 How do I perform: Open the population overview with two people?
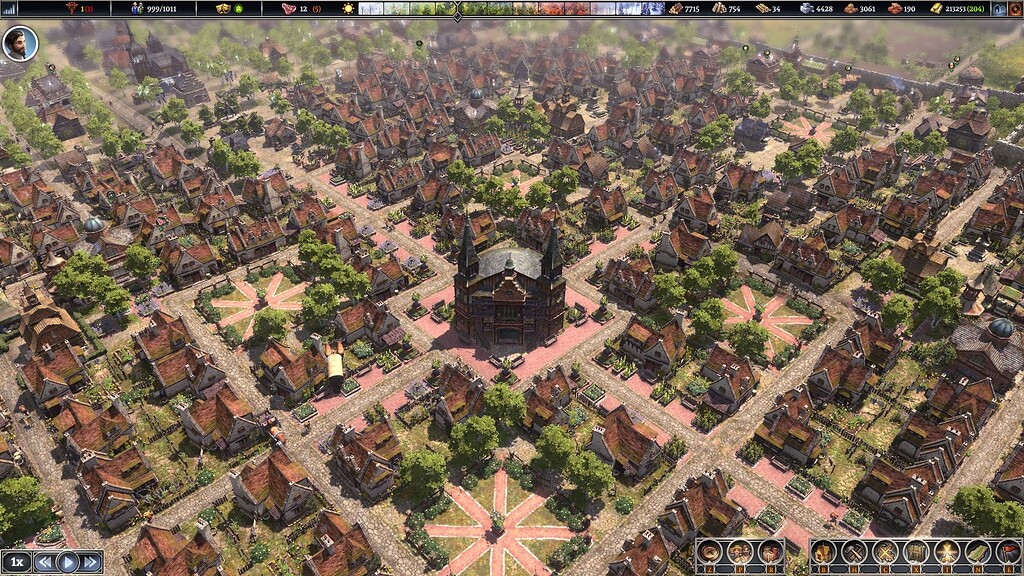tap(740, 552)
